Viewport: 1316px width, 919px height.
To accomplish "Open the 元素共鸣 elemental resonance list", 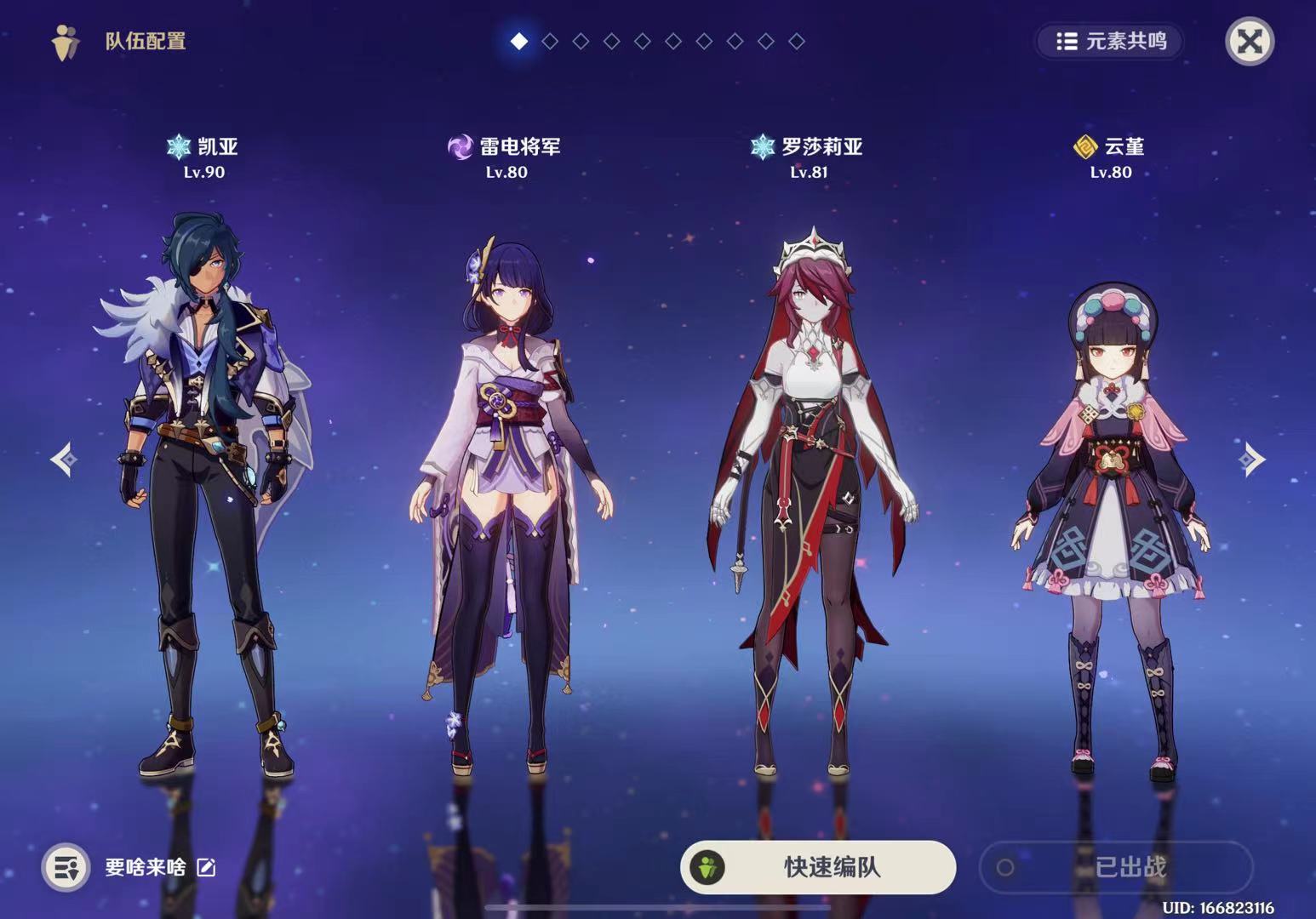I will click(x=1110, y=42).
